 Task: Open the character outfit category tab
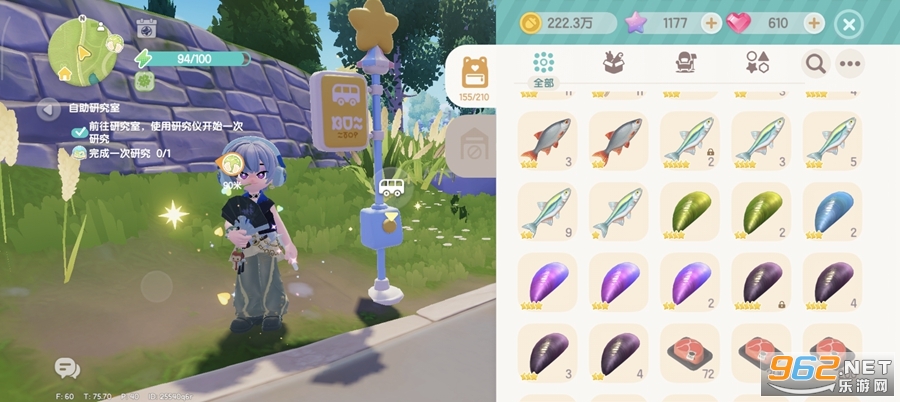click(686, 63)
